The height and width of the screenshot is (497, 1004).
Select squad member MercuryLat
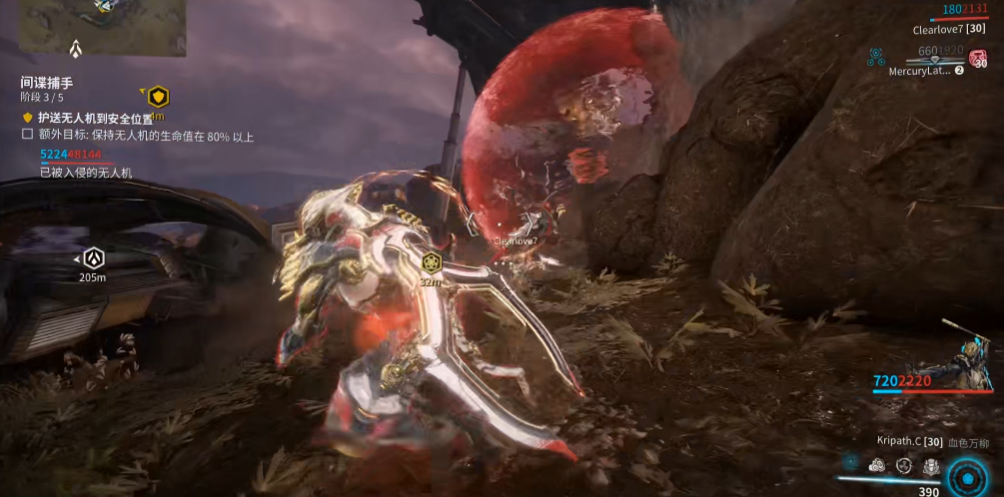coord(919,71)
